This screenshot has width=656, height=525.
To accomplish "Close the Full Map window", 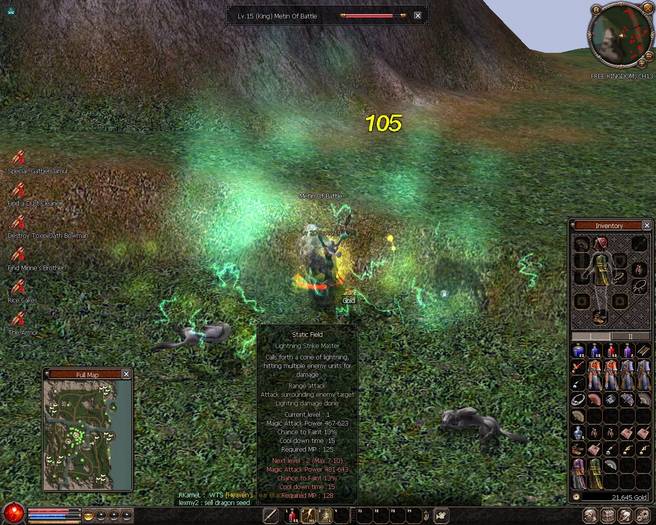I will click(x=126, y=374).
